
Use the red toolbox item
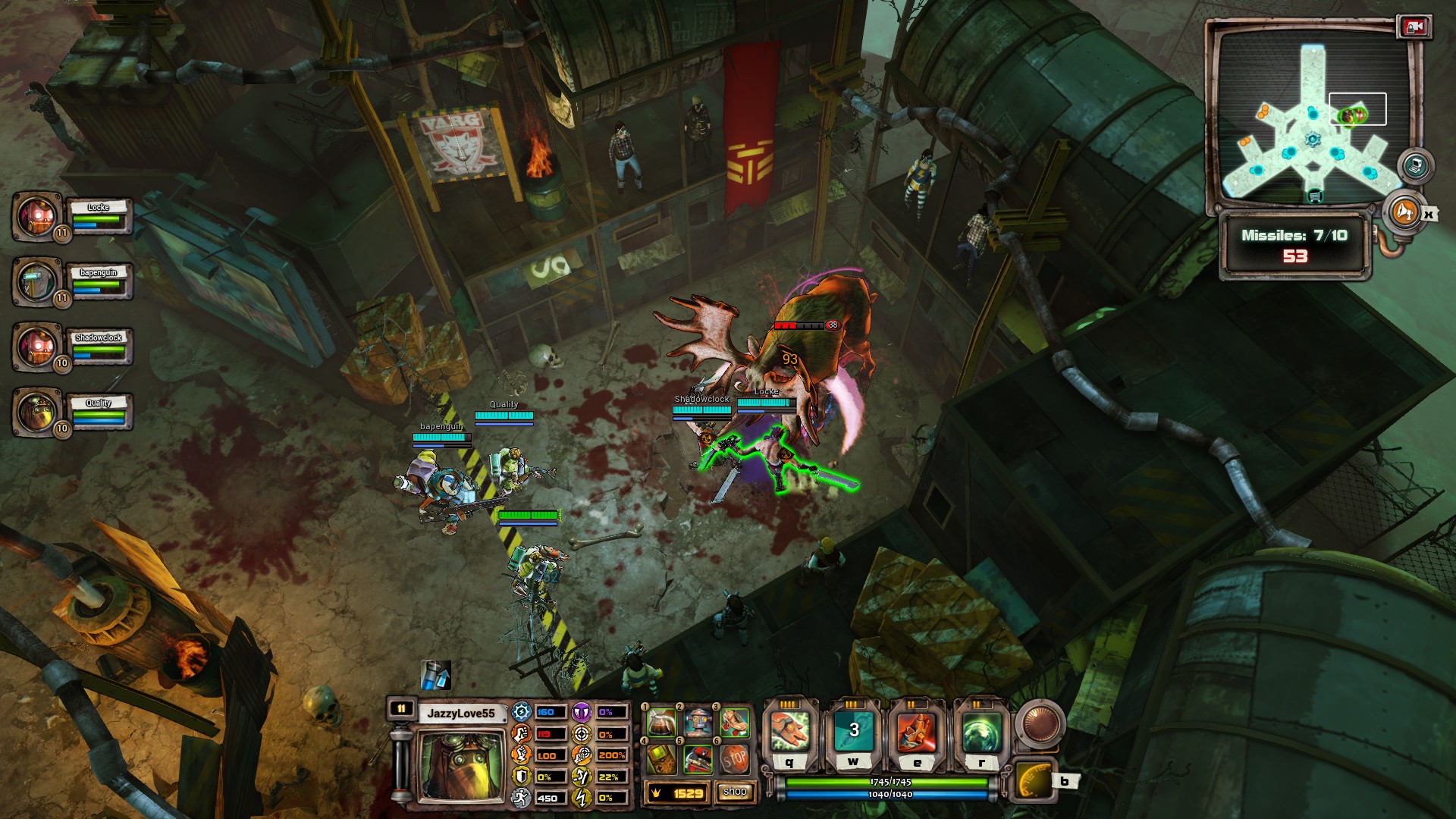coord(698,759)
